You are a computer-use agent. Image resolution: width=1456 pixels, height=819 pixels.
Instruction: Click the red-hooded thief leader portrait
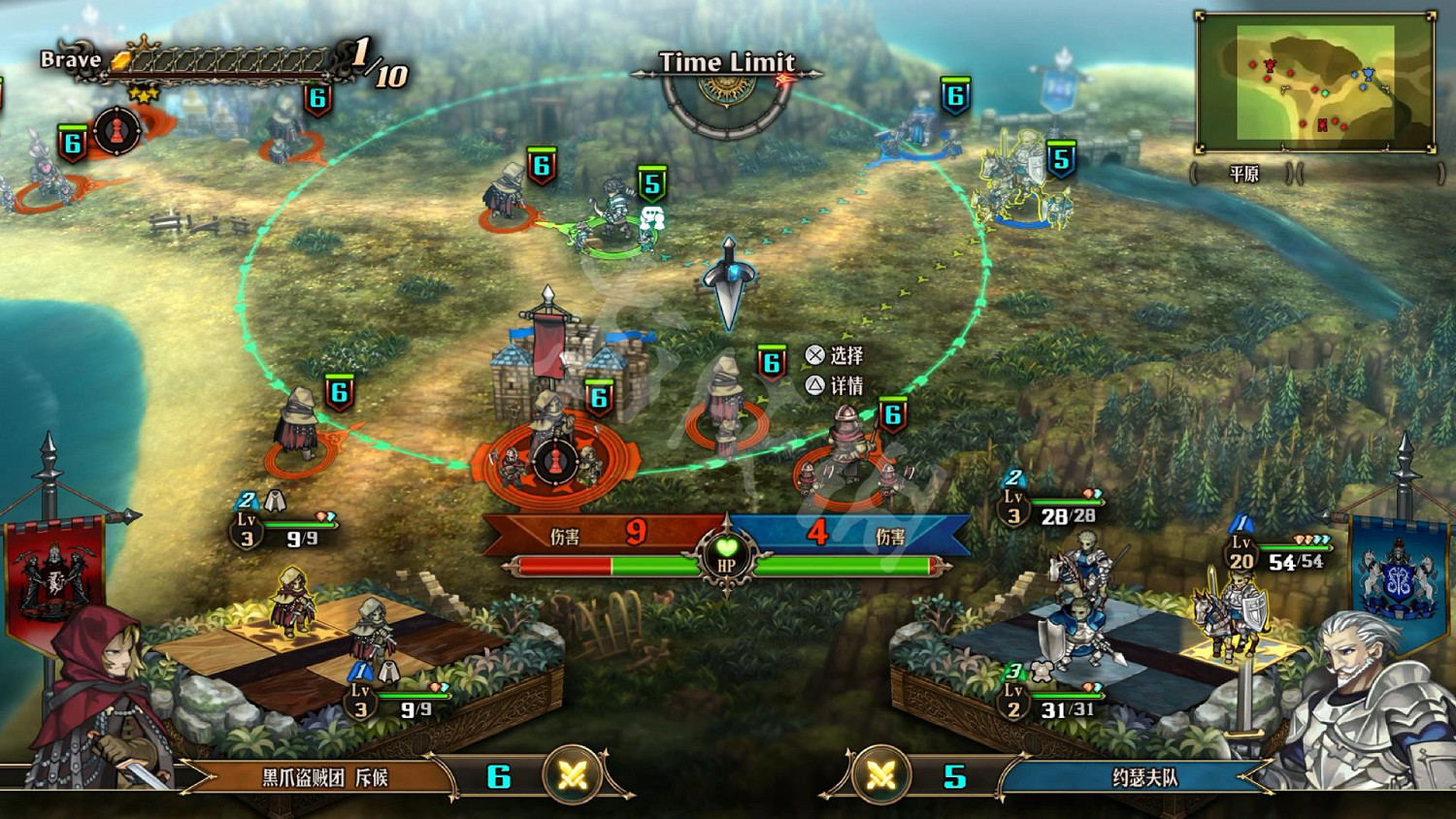[97, 699]
